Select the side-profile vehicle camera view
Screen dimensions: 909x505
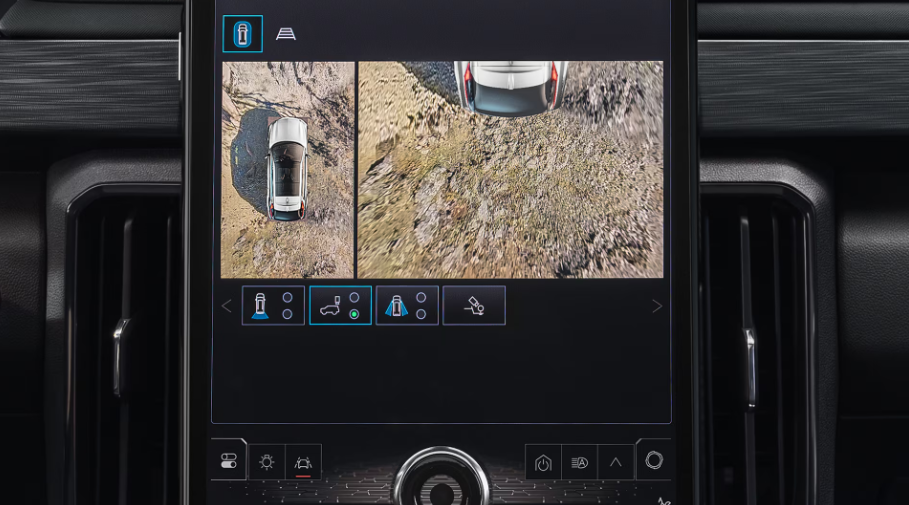click(340, 306)
